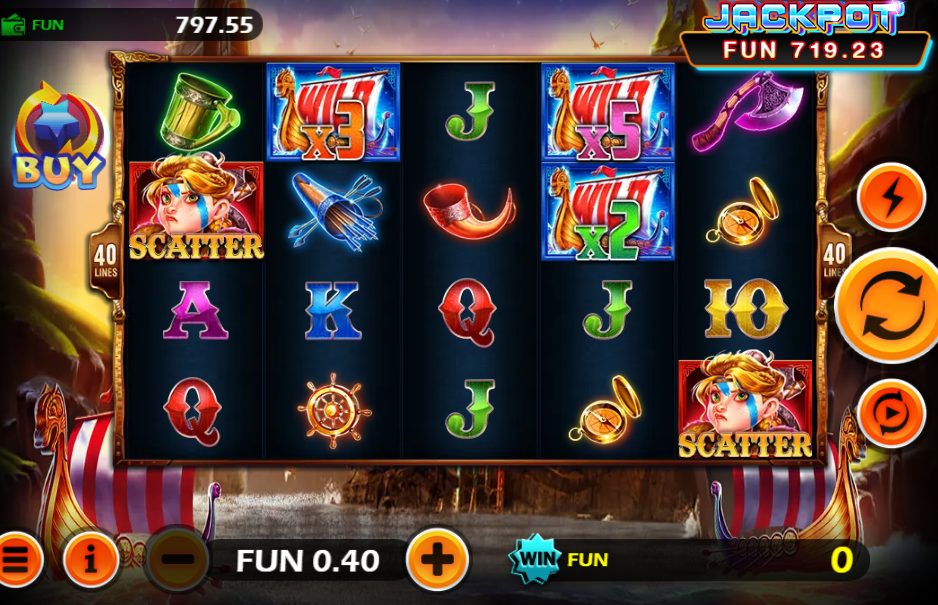Decrease the bet with the minus button
This screenshot has width=938, height=605.
(177, 560)
